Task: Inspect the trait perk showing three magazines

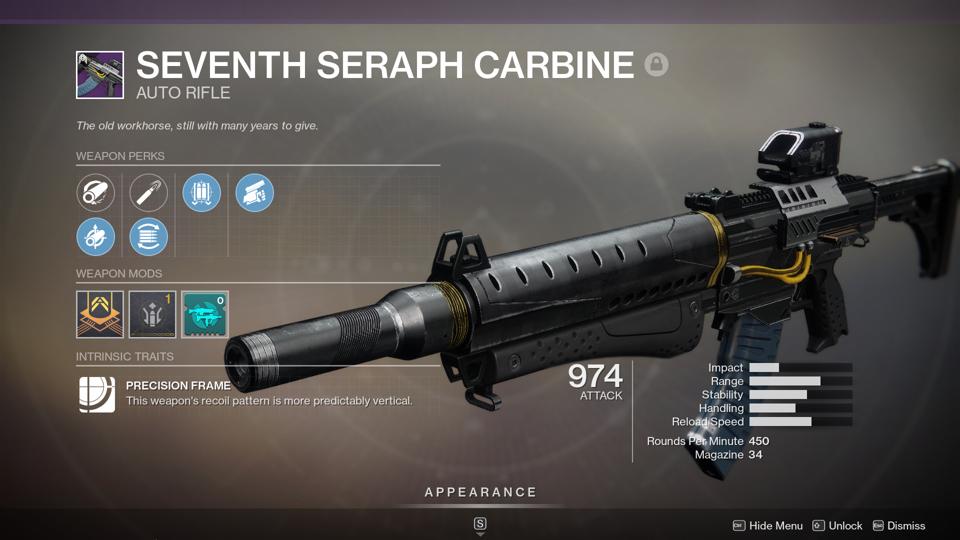Action: 202,192
